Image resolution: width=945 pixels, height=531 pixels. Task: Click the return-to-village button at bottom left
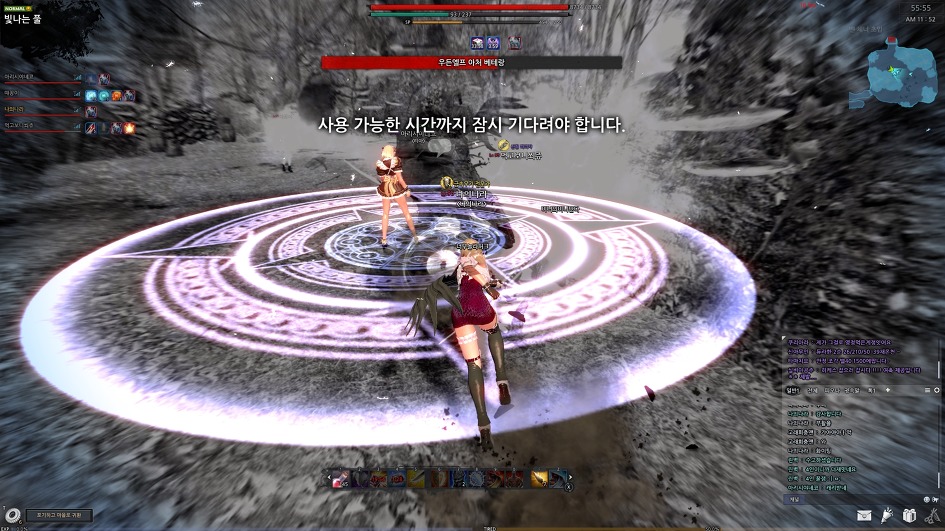pos(58,516)
